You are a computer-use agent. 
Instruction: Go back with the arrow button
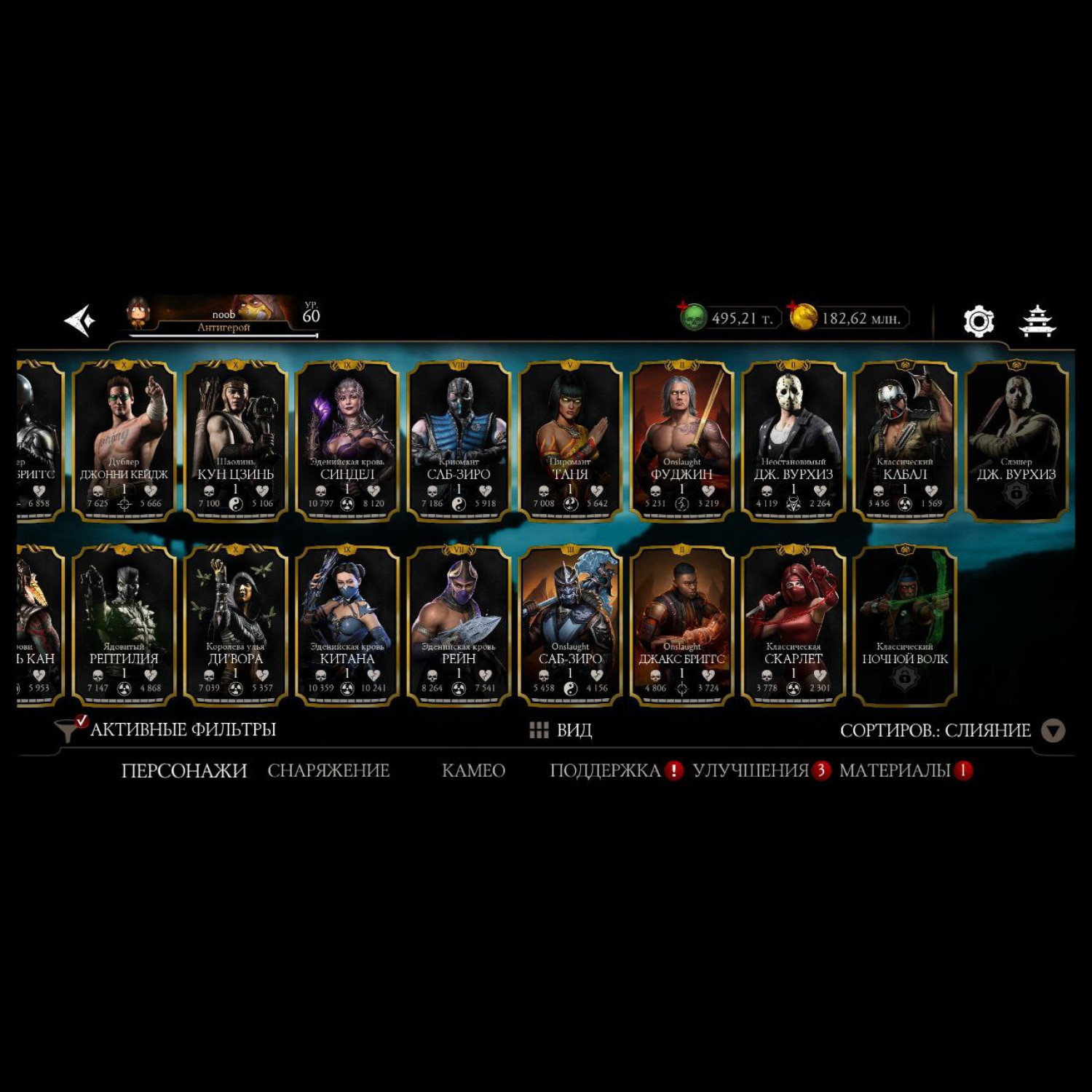(x=80, y=320)
